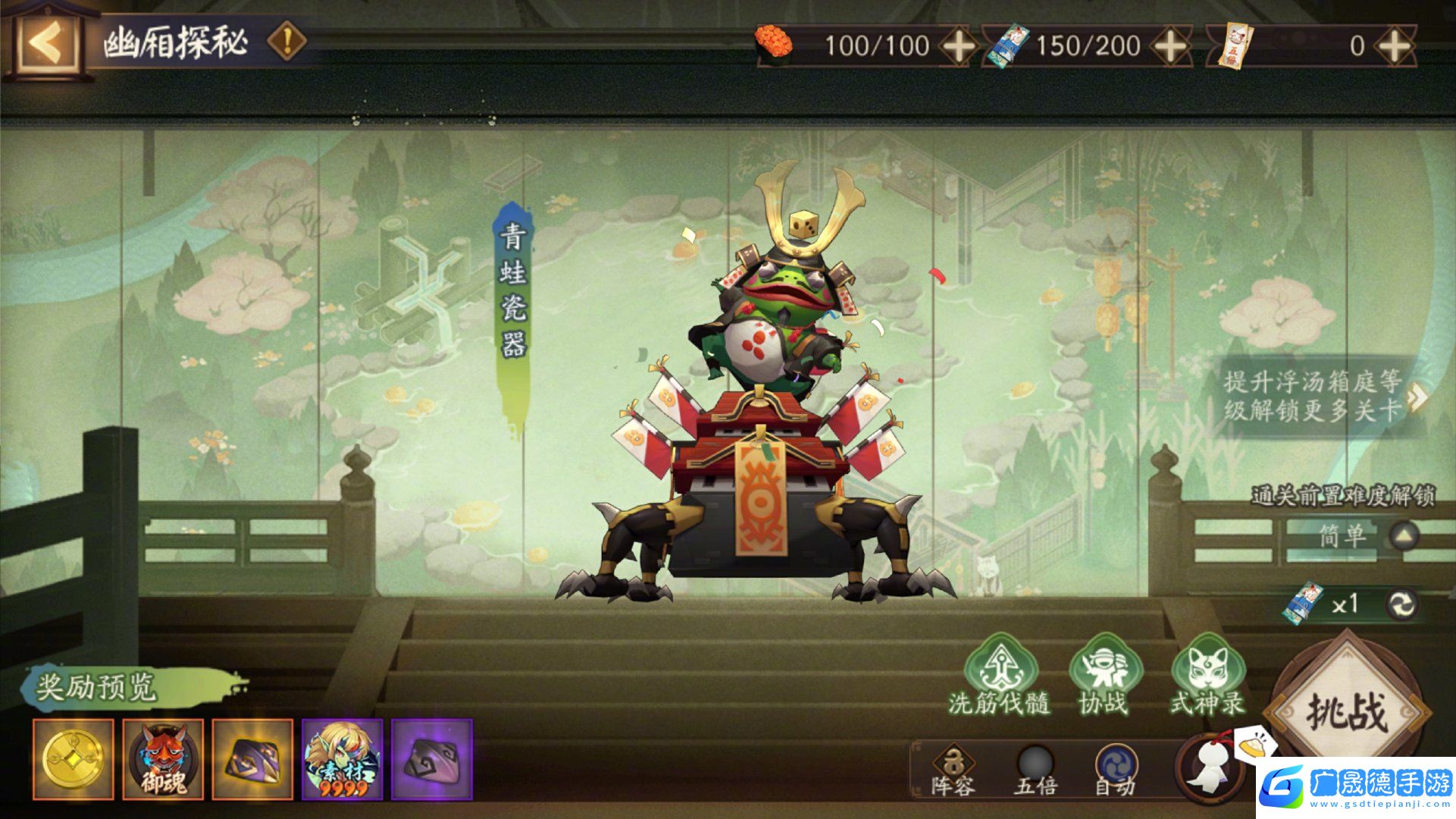Add more blue tickets with plus

tap(1170, 45)
